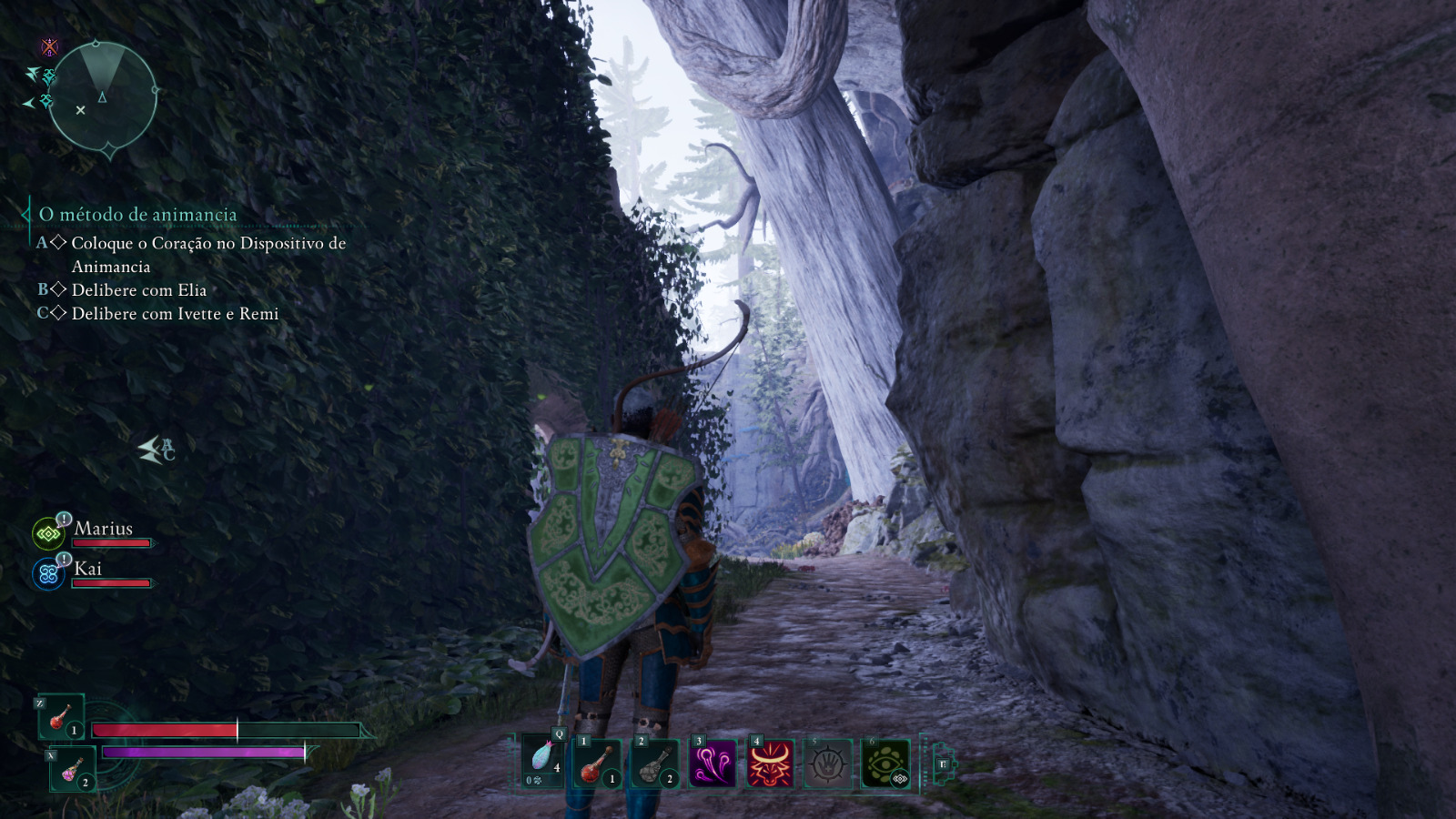Screen dimensions: 1456x819
Task: Click the crossed-out purple status icon
Action: coord(49,46)
